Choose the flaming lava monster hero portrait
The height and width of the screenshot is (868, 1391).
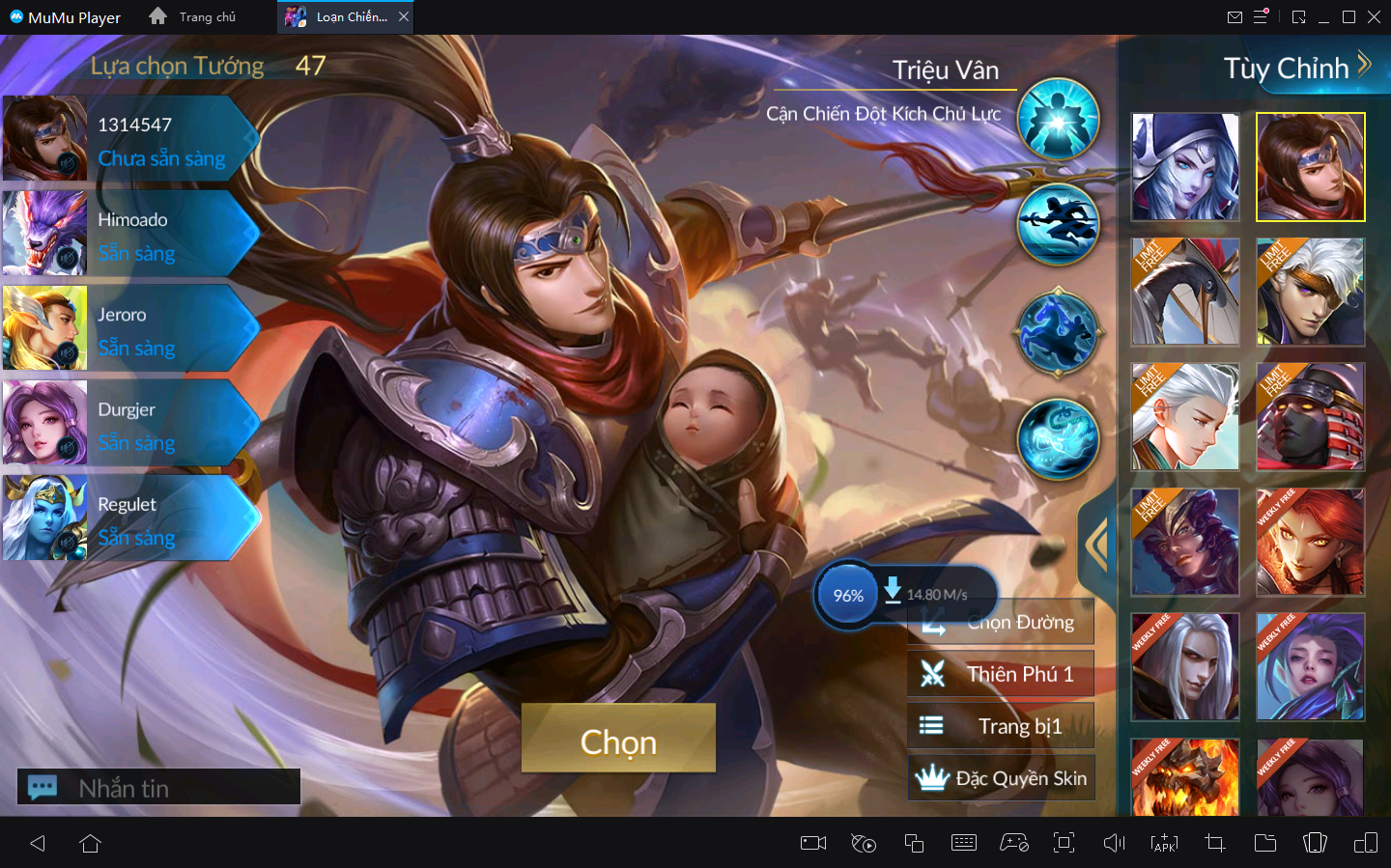click(1185, 777)
